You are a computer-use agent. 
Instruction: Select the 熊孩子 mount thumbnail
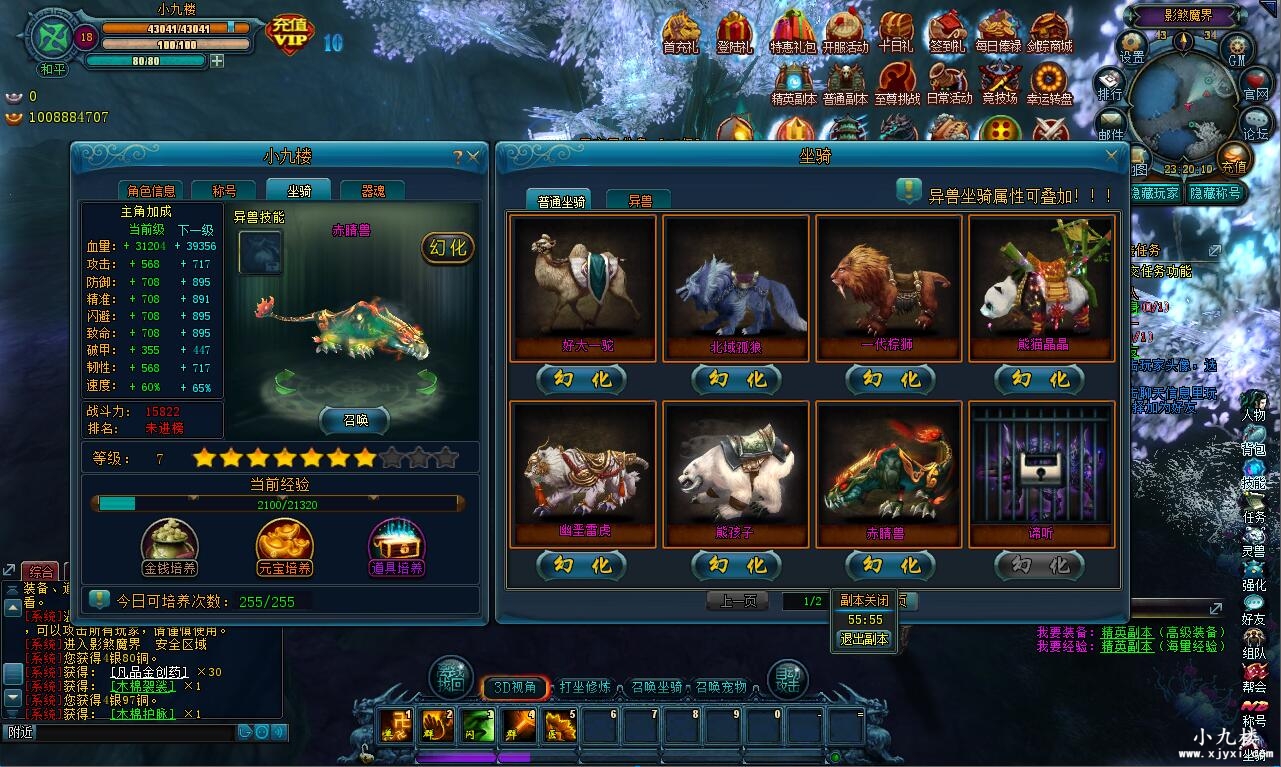(x=736, y=470)
